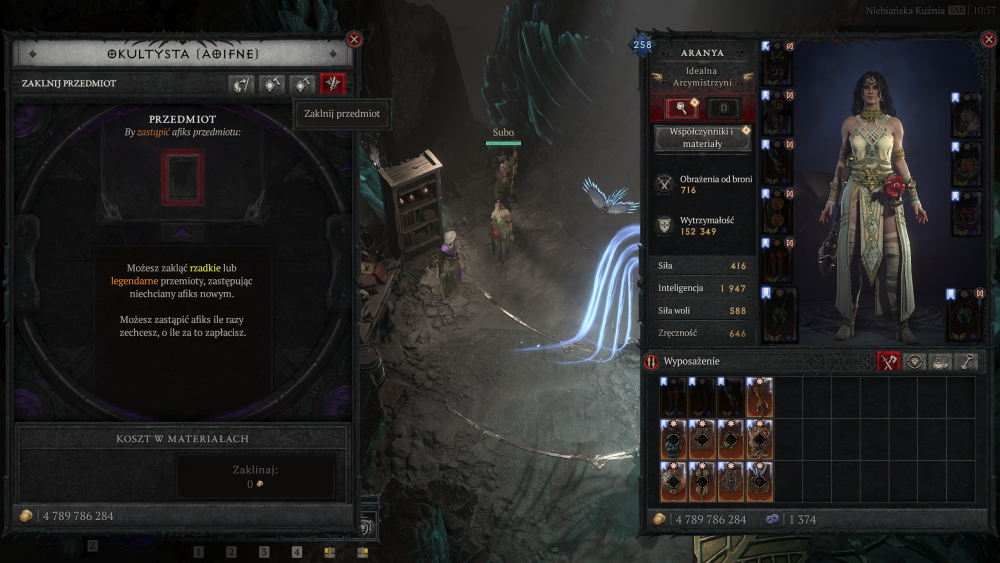Switch to the socketables gem inventory tab
This screenshot has height=563, width=1000.
pyautogui.click(x=914, y=362)
